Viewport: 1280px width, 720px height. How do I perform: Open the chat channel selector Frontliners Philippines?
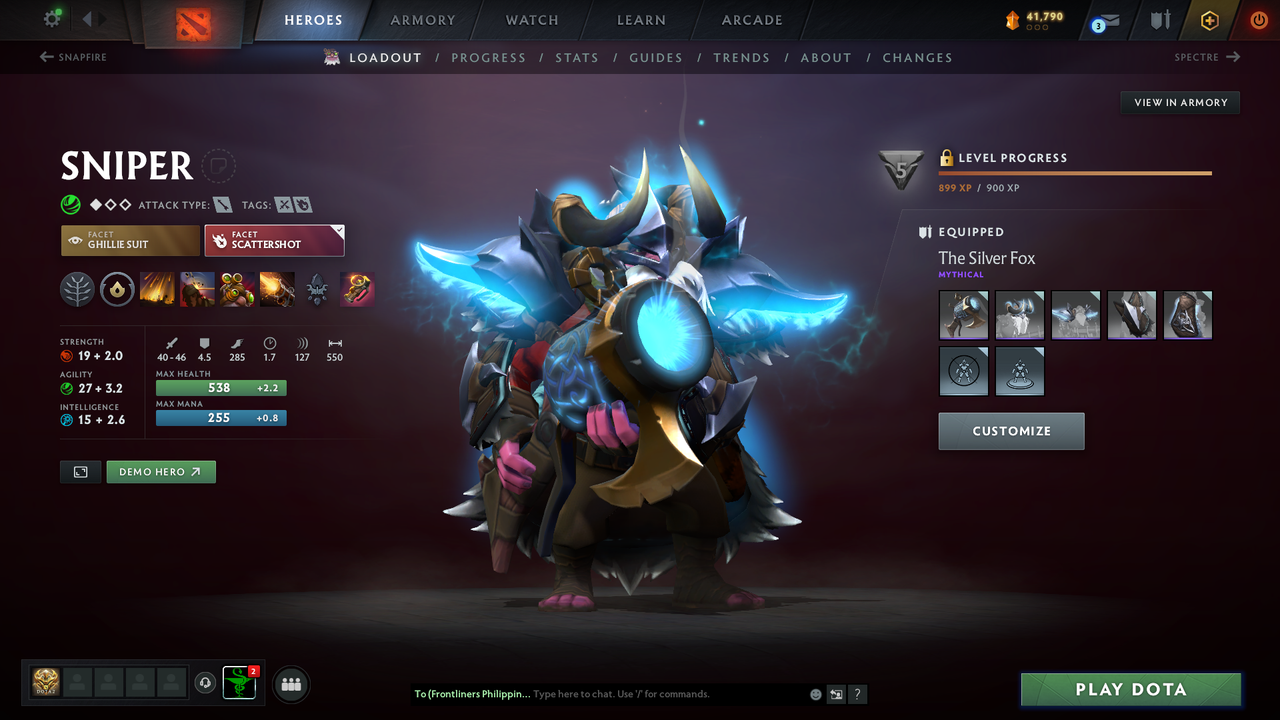[472, 693]
